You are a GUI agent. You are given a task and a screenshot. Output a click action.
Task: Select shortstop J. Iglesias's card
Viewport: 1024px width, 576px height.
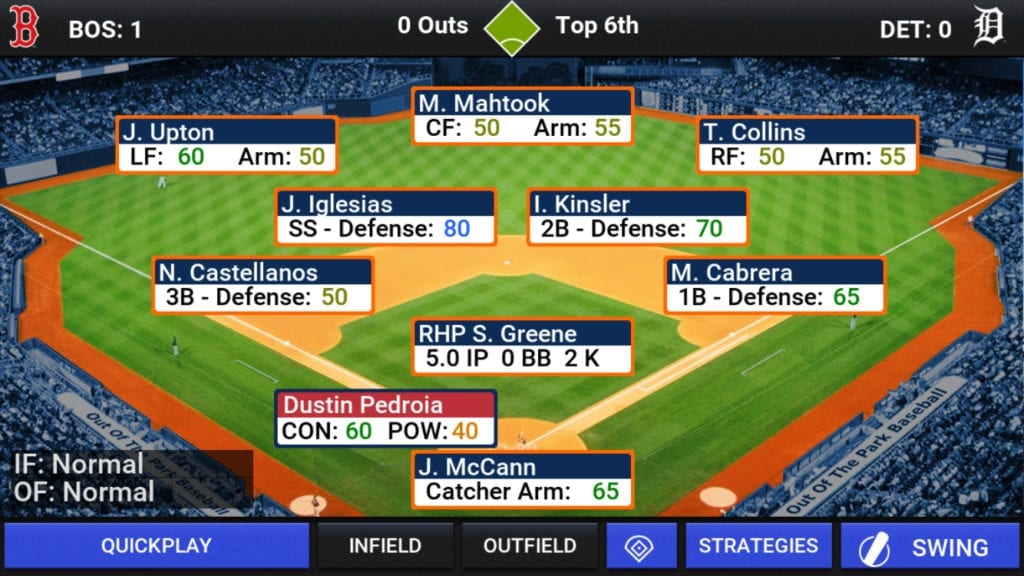click(386, 217)
